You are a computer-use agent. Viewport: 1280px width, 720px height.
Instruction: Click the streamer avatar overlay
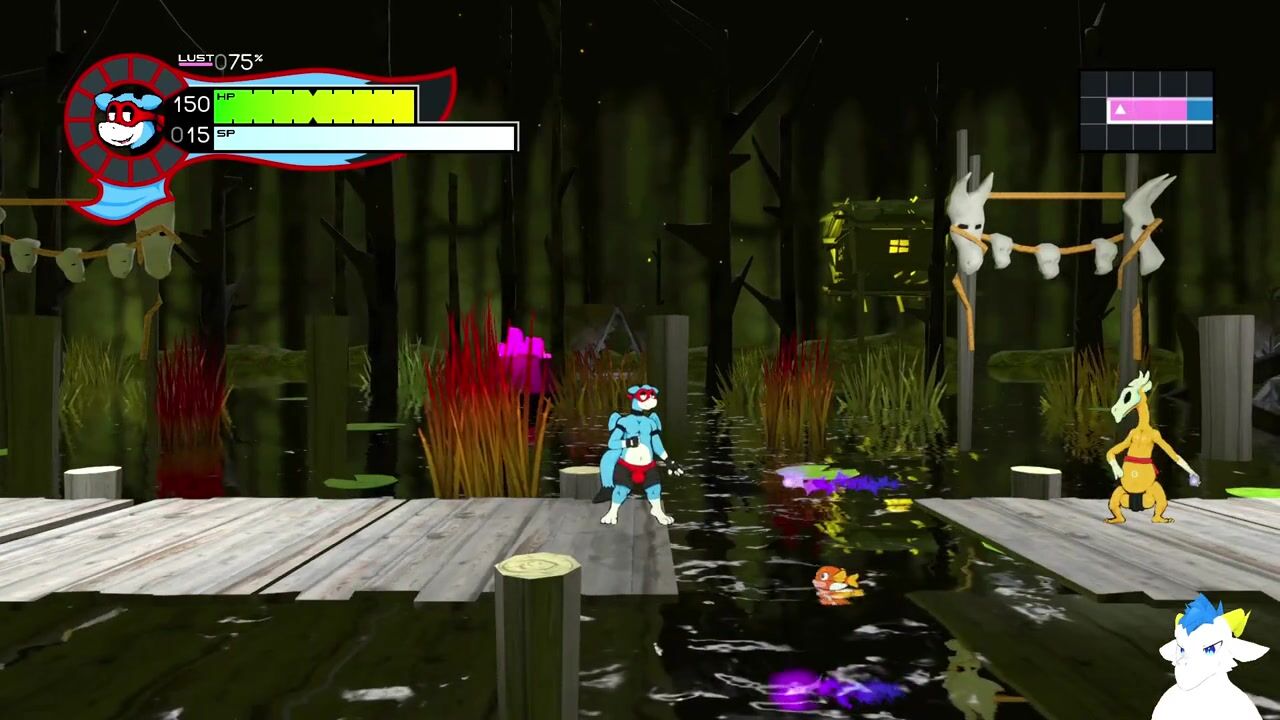[1209, 660]
